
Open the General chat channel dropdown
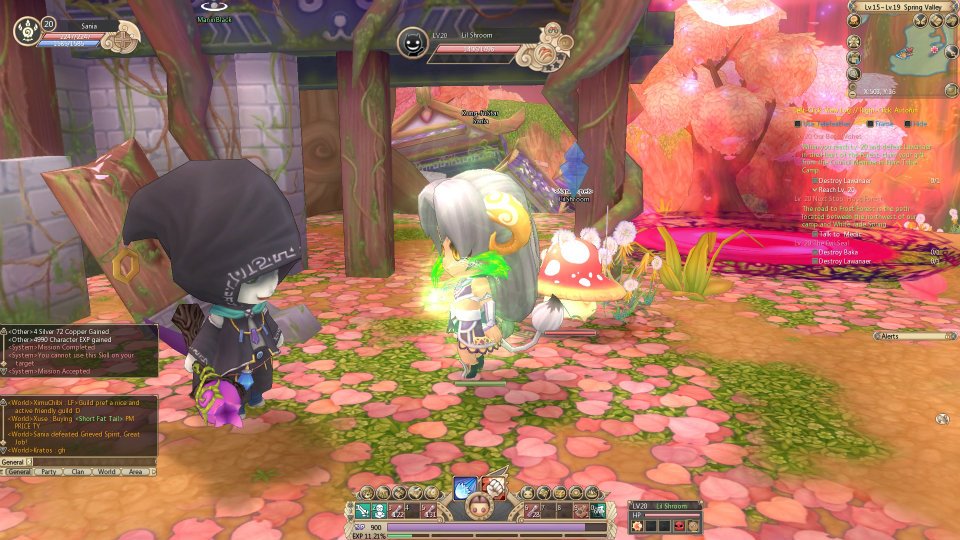click(30, 462)
